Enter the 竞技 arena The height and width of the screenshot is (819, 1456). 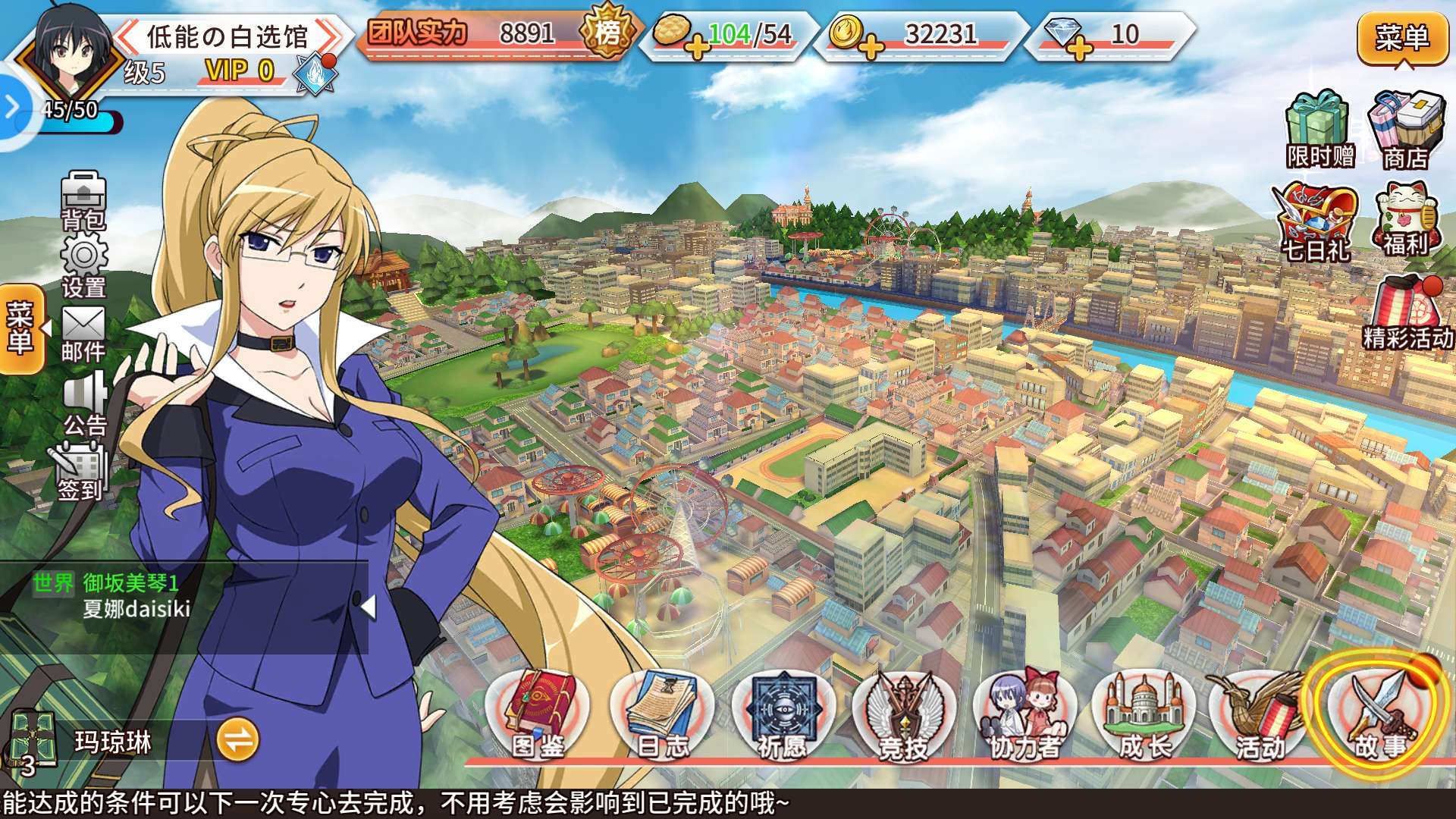903,717
